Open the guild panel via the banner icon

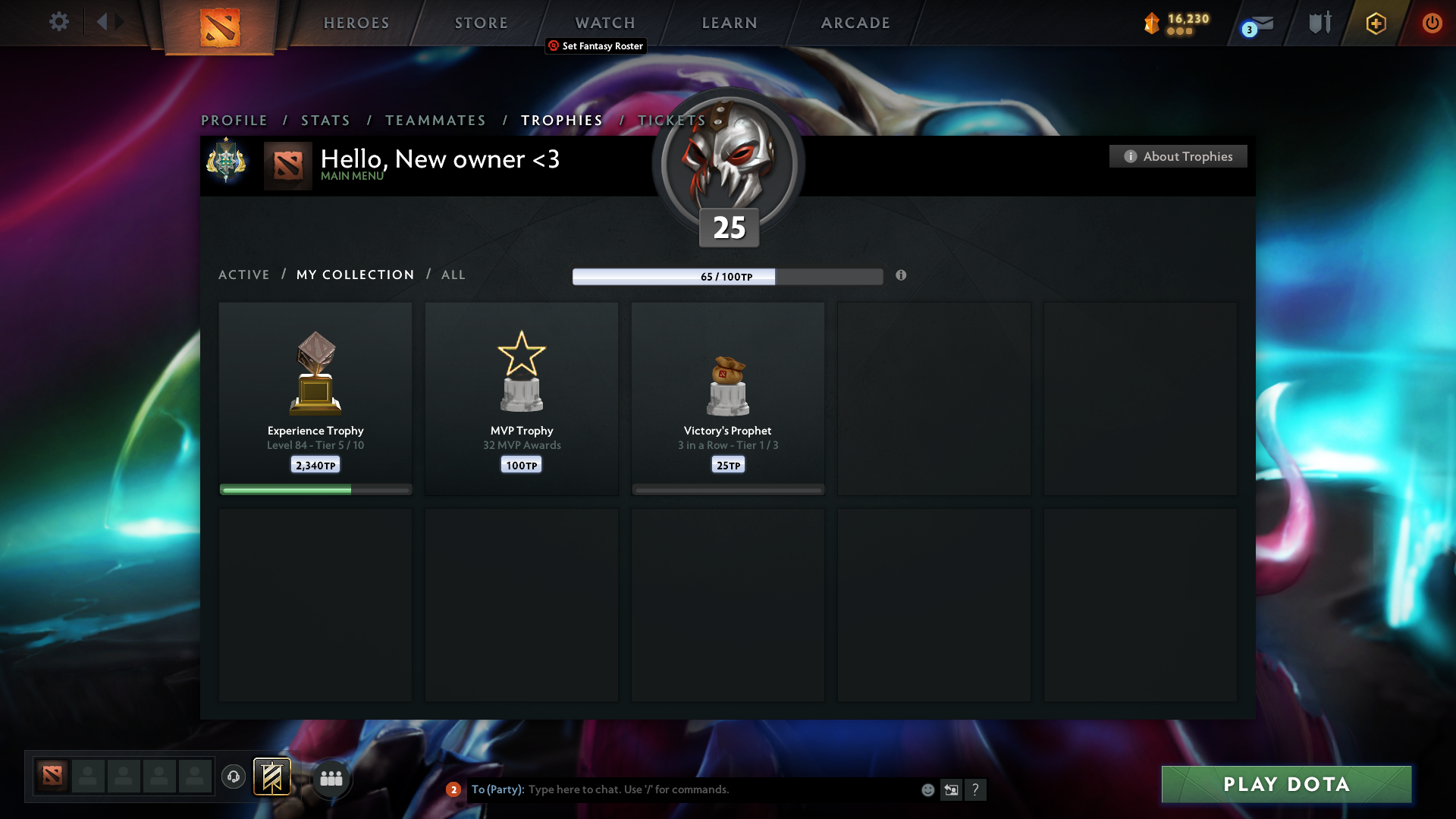[272, 777]
